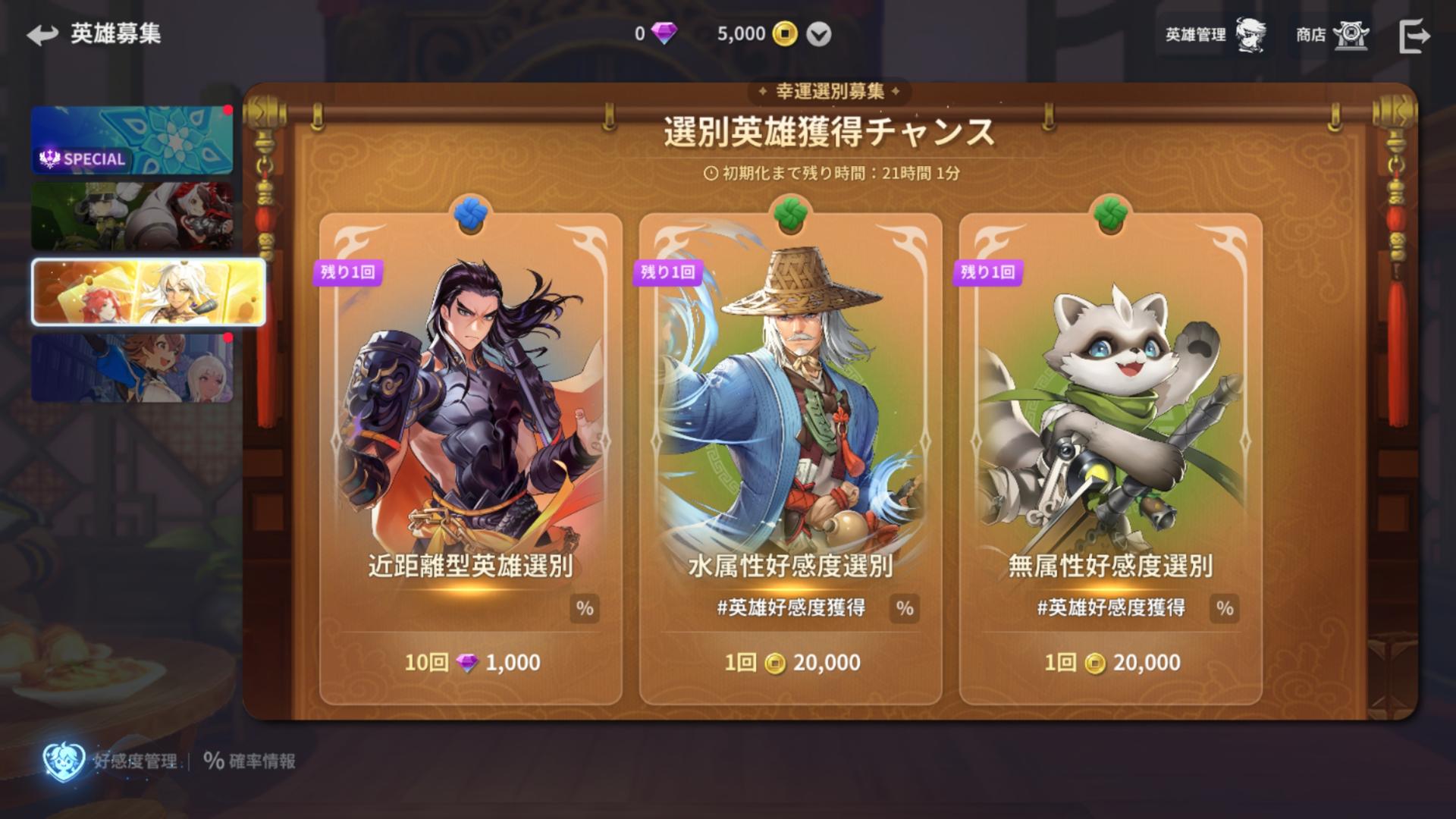
Task: Select the blue banner with brown-haired hero
Action: 132,368
